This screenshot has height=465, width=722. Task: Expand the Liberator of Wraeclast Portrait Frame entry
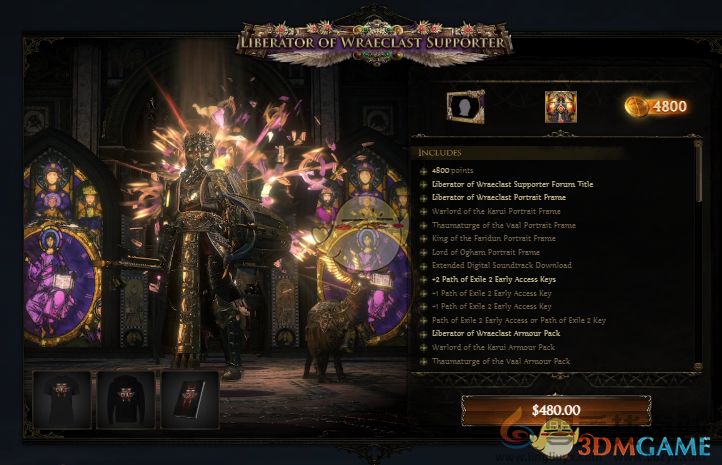pyautogui.click(x=424, y=198)
